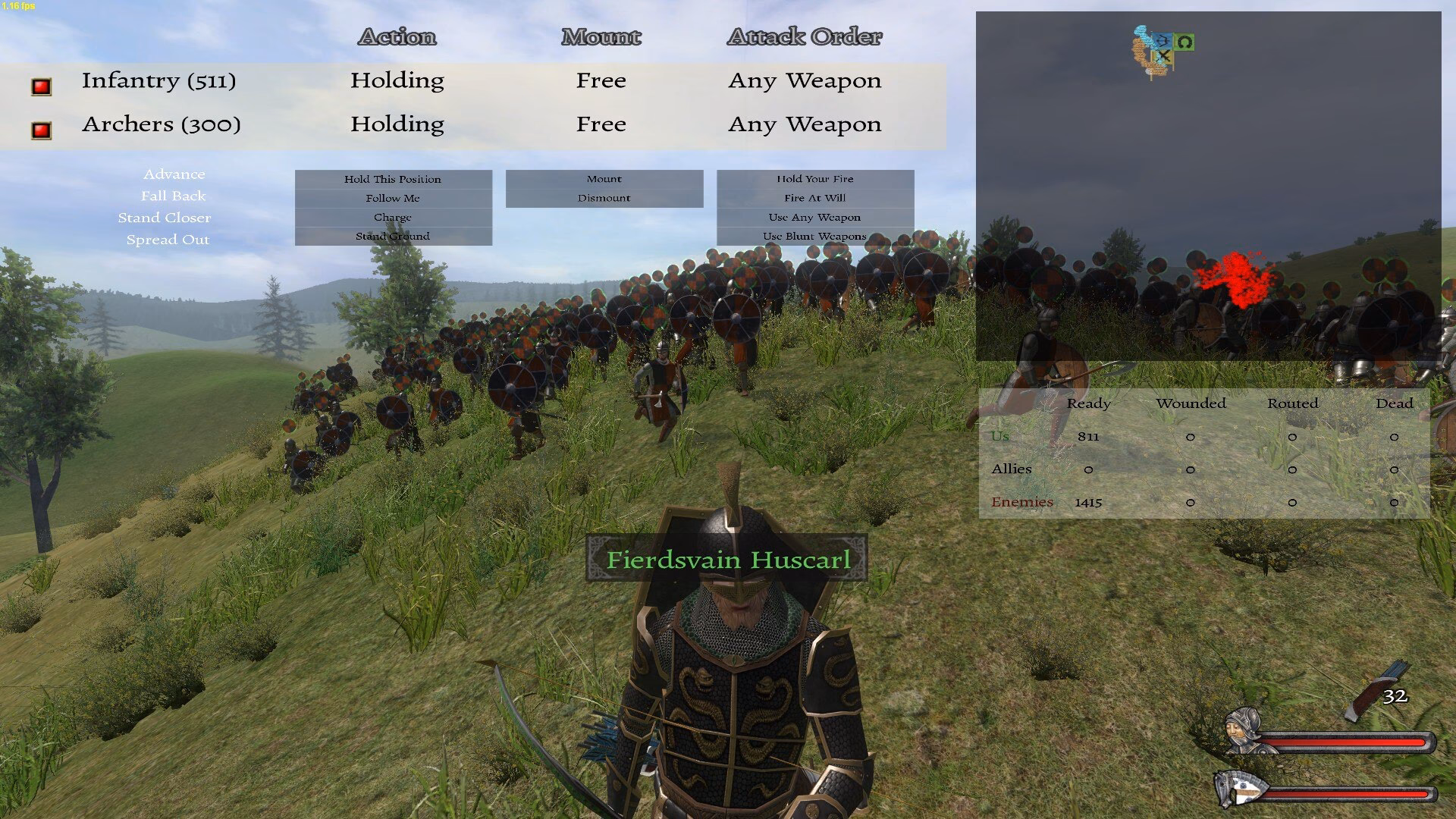Screen dimensions: 1456x819
Task: Expand the Any Weapon attack order selector
Action: (x=805, y=80)
